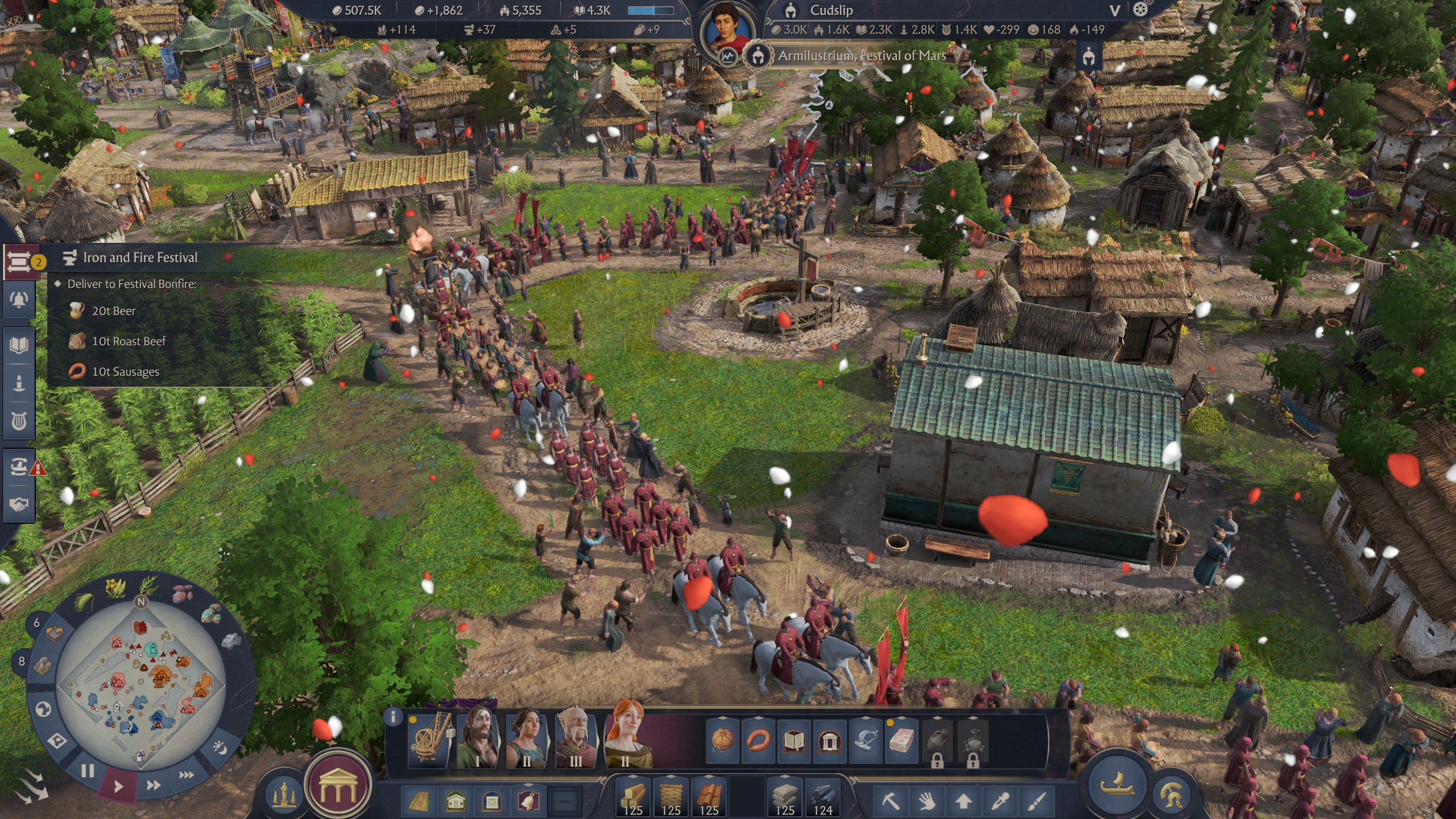Open the Iron and Fire Festival quest
The width and height of the screenshot is (1456, 819).
[x=140, y=258]
